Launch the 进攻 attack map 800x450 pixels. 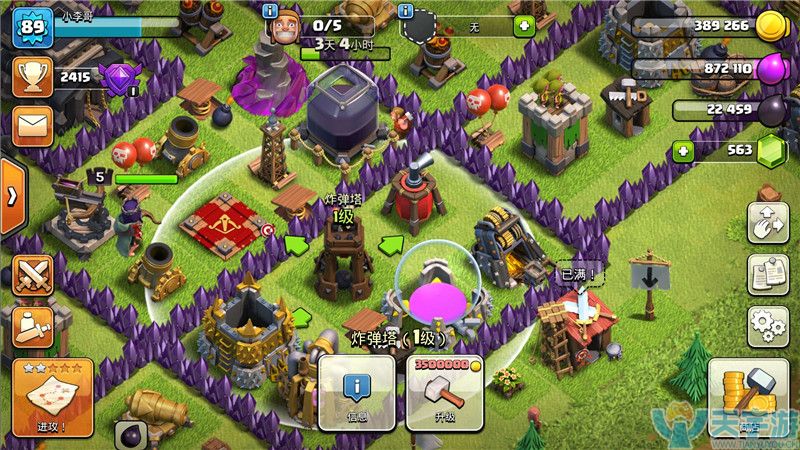[52, 397]
